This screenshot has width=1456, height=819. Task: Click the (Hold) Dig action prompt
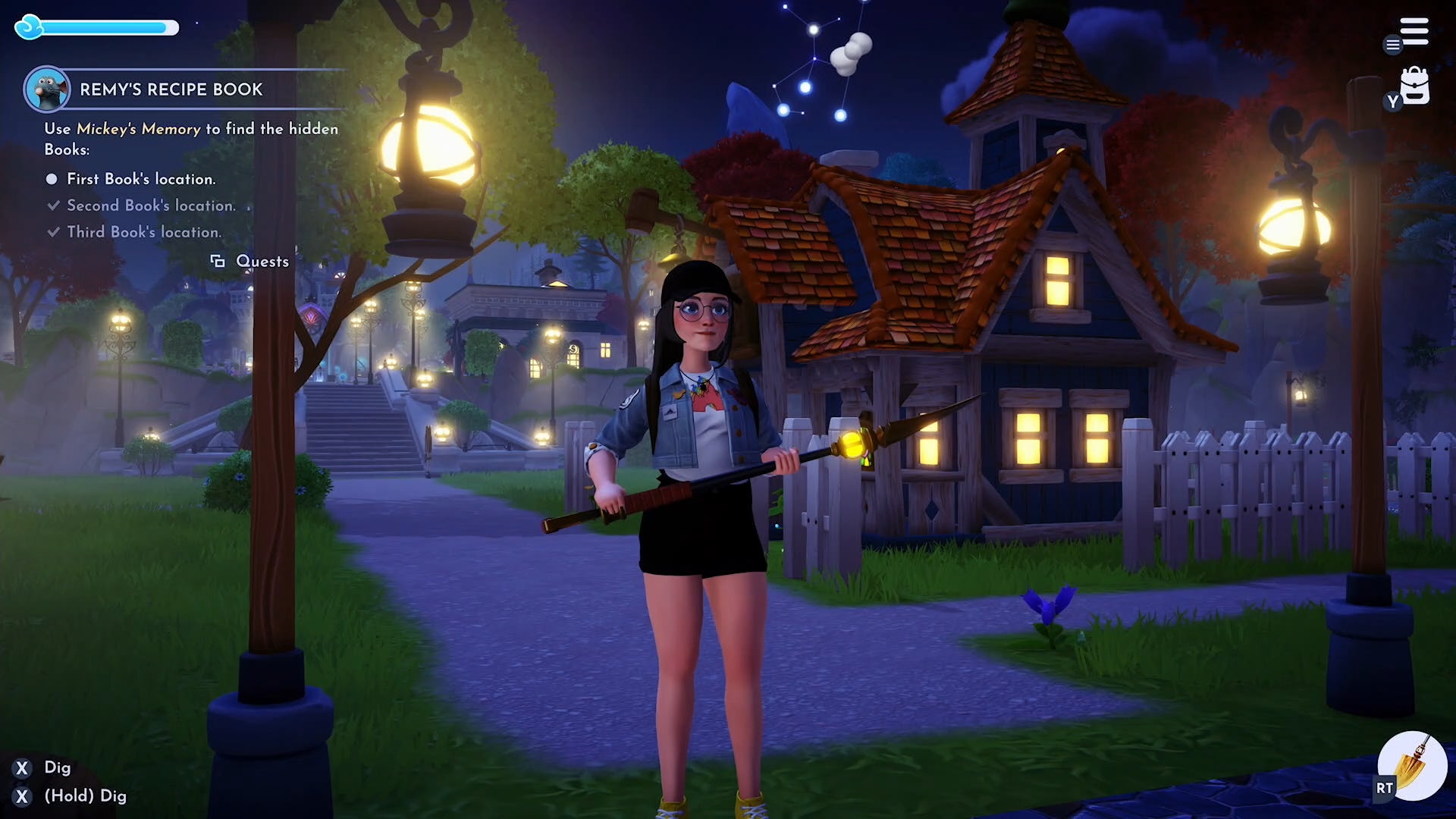pos(85,795)
